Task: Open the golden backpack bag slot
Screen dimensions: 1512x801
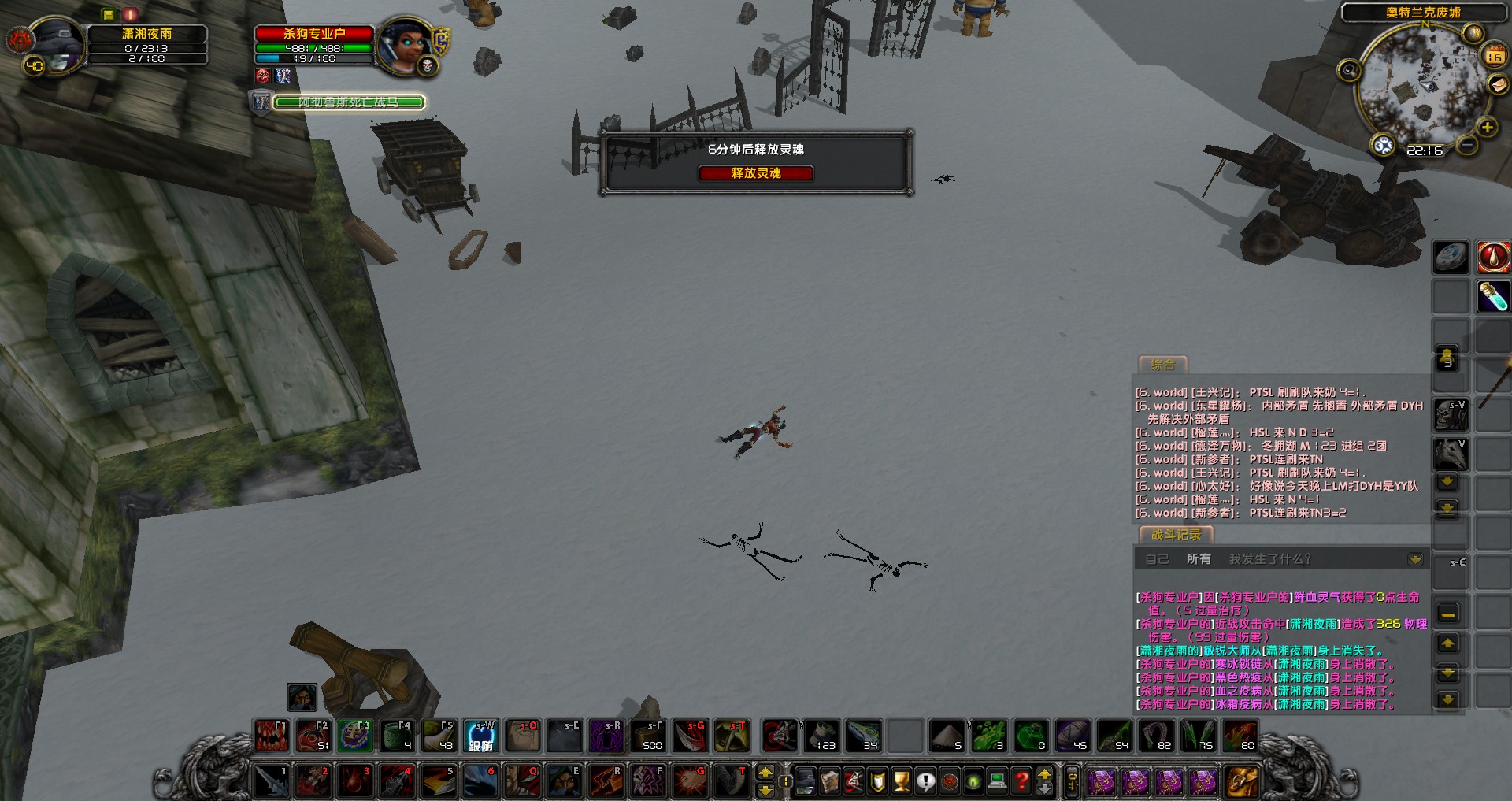Action: pos(1241,781)
